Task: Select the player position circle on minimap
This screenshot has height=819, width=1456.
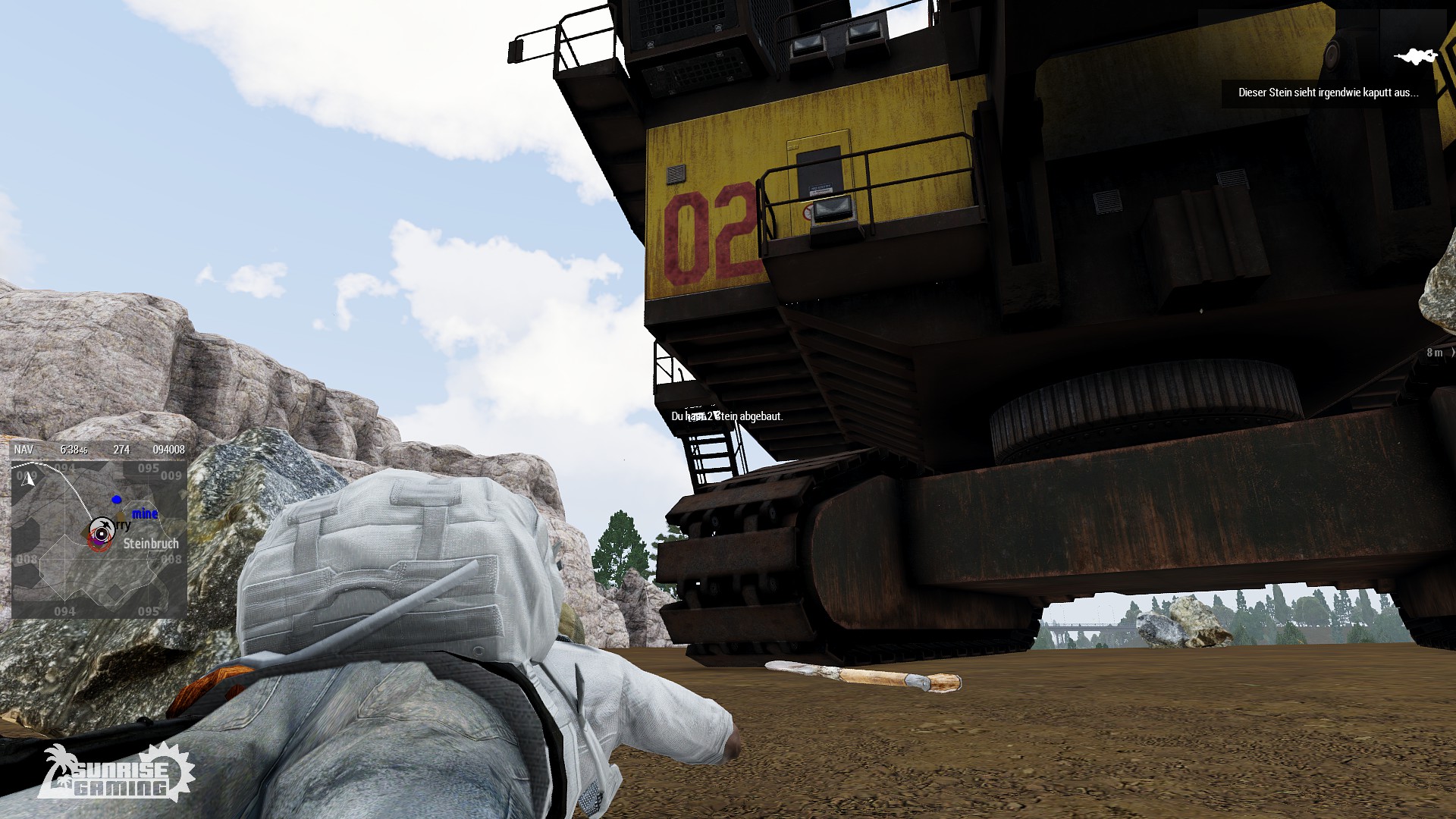Action: (101, 534)
